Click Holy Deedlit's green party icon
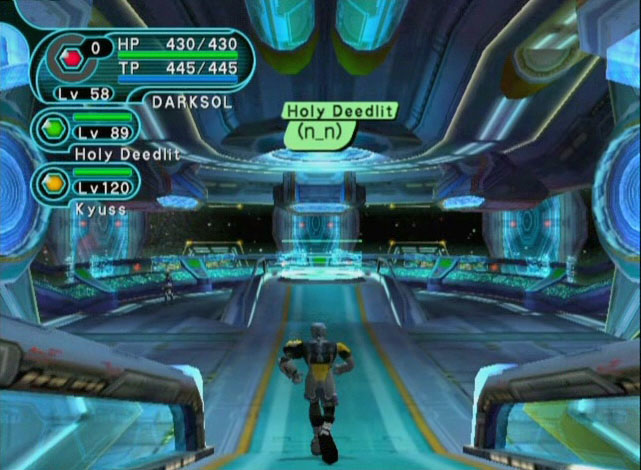 tap(53, 128)
